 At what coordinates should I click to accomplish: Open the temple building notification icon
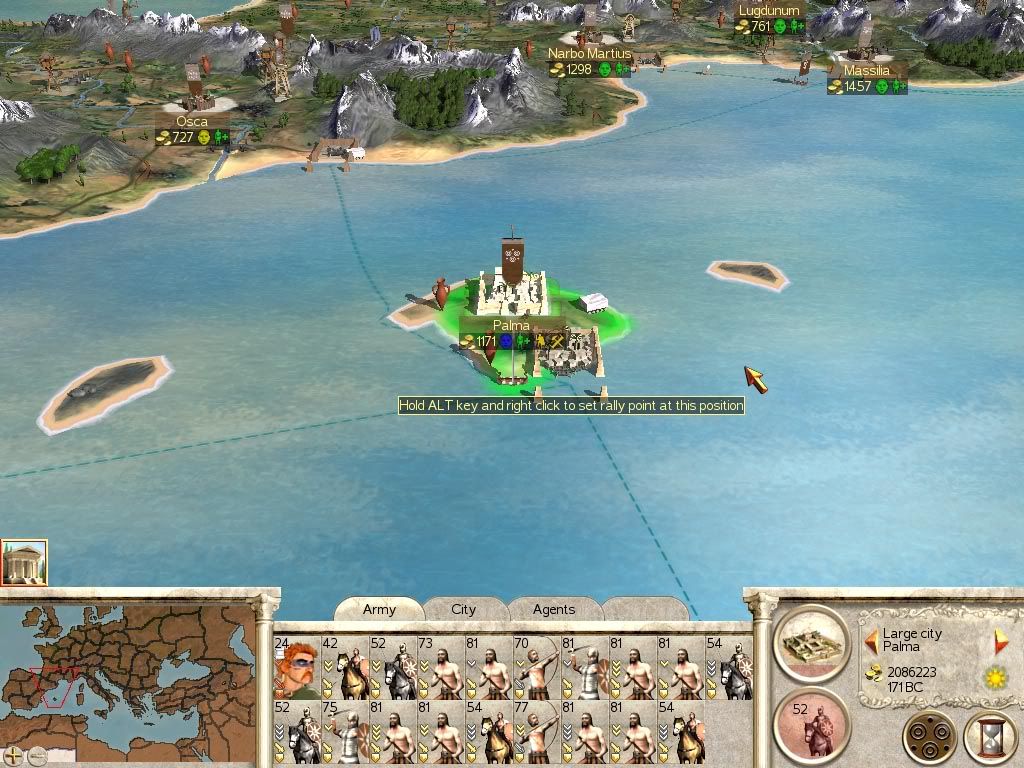pyautogui.click(x=23, y=563)
